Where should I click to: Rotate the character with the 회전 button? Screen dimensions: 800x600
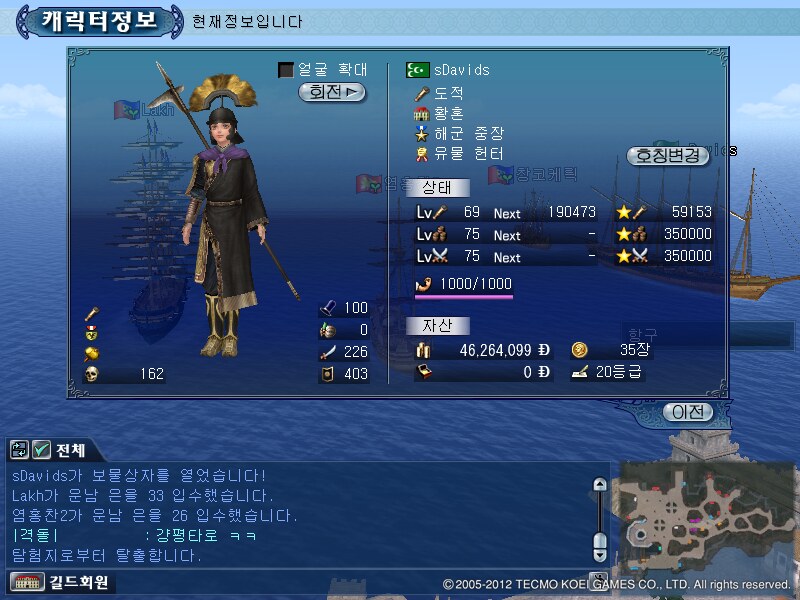(x=332, y=92)
